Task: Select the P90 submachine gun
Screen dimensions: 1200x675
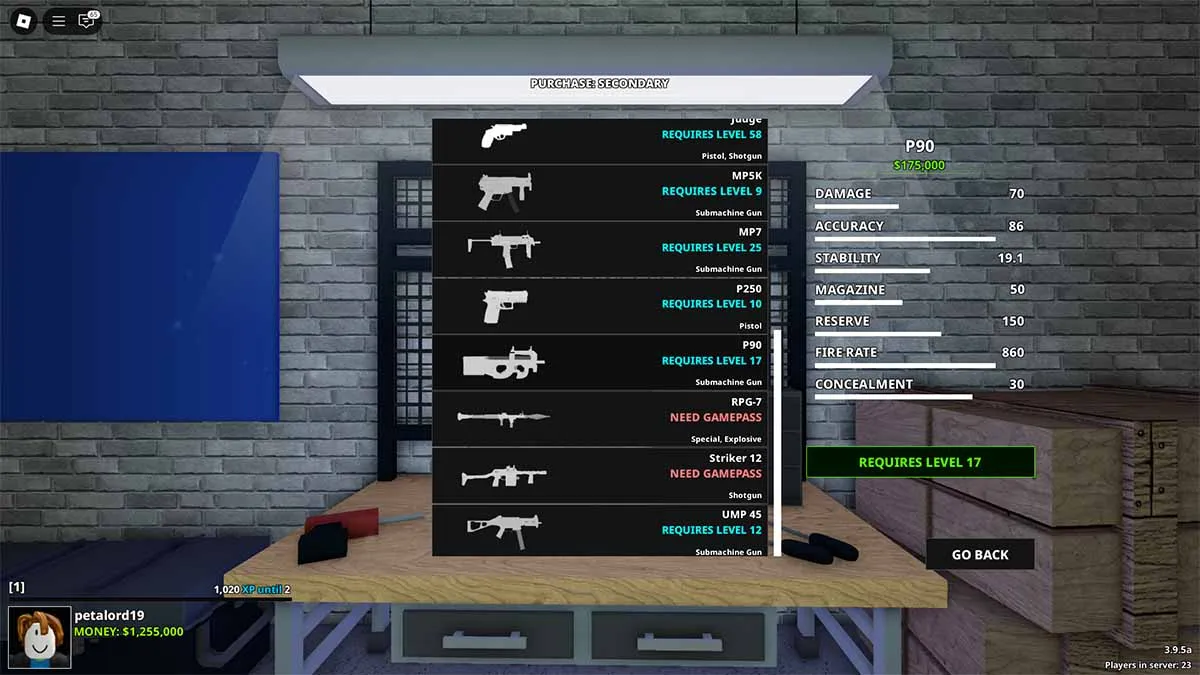Action: pos(600,362)
